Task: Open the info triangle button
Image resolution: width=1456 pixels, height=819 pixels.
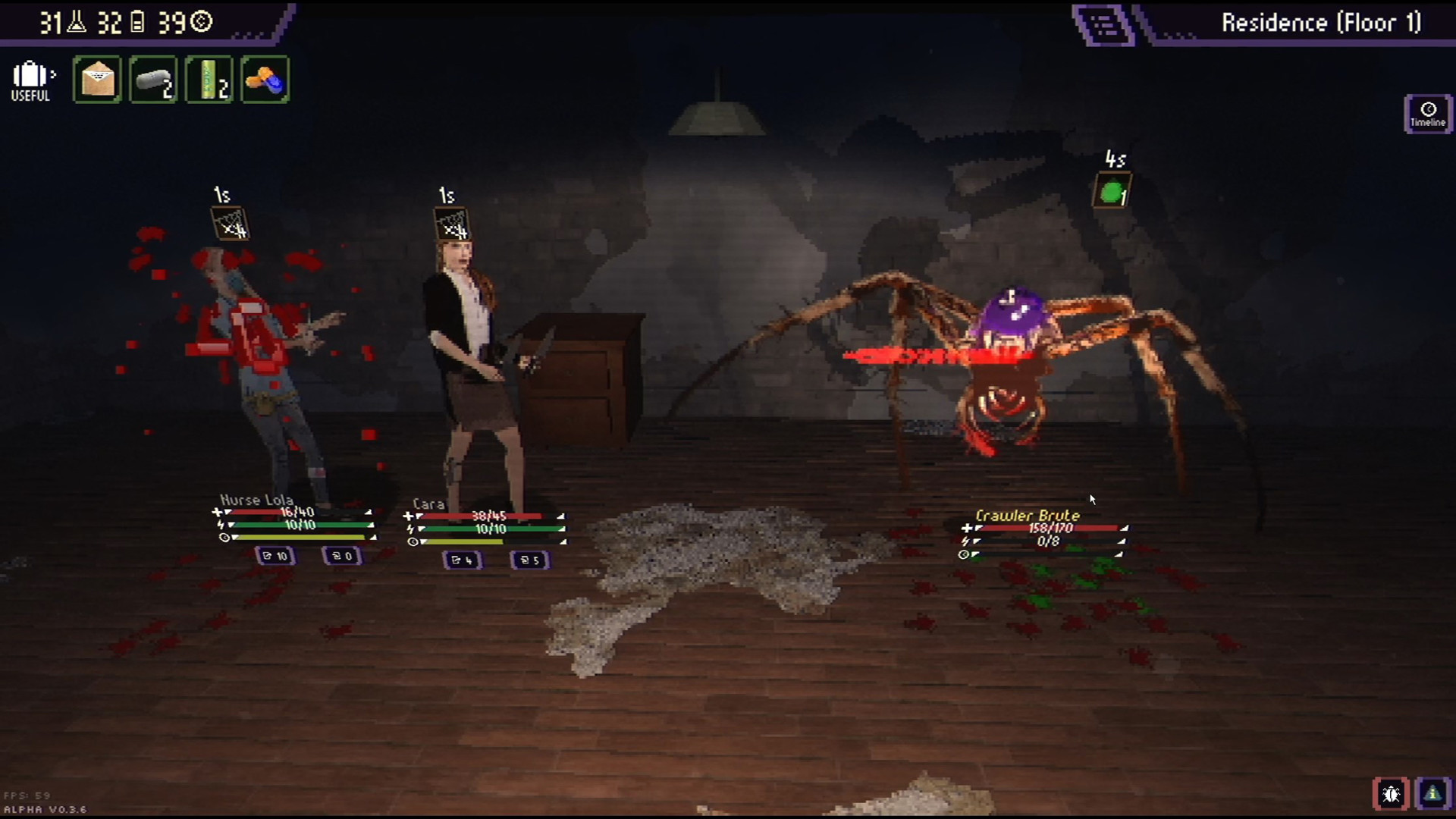Action: [x=1432, y=794]
